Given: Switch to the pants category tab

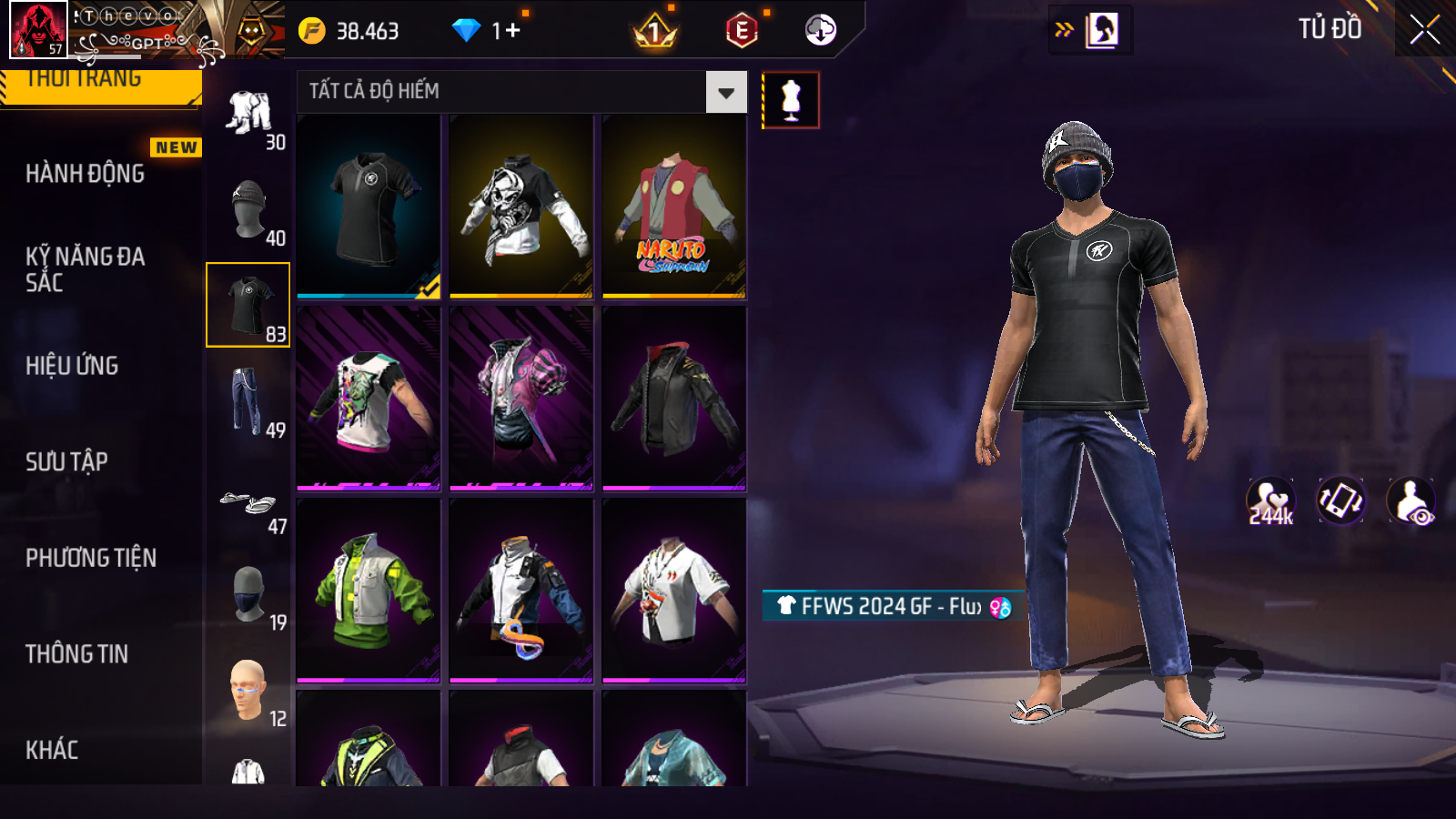Looking at the screenshot, I should (x=248, y=401).
